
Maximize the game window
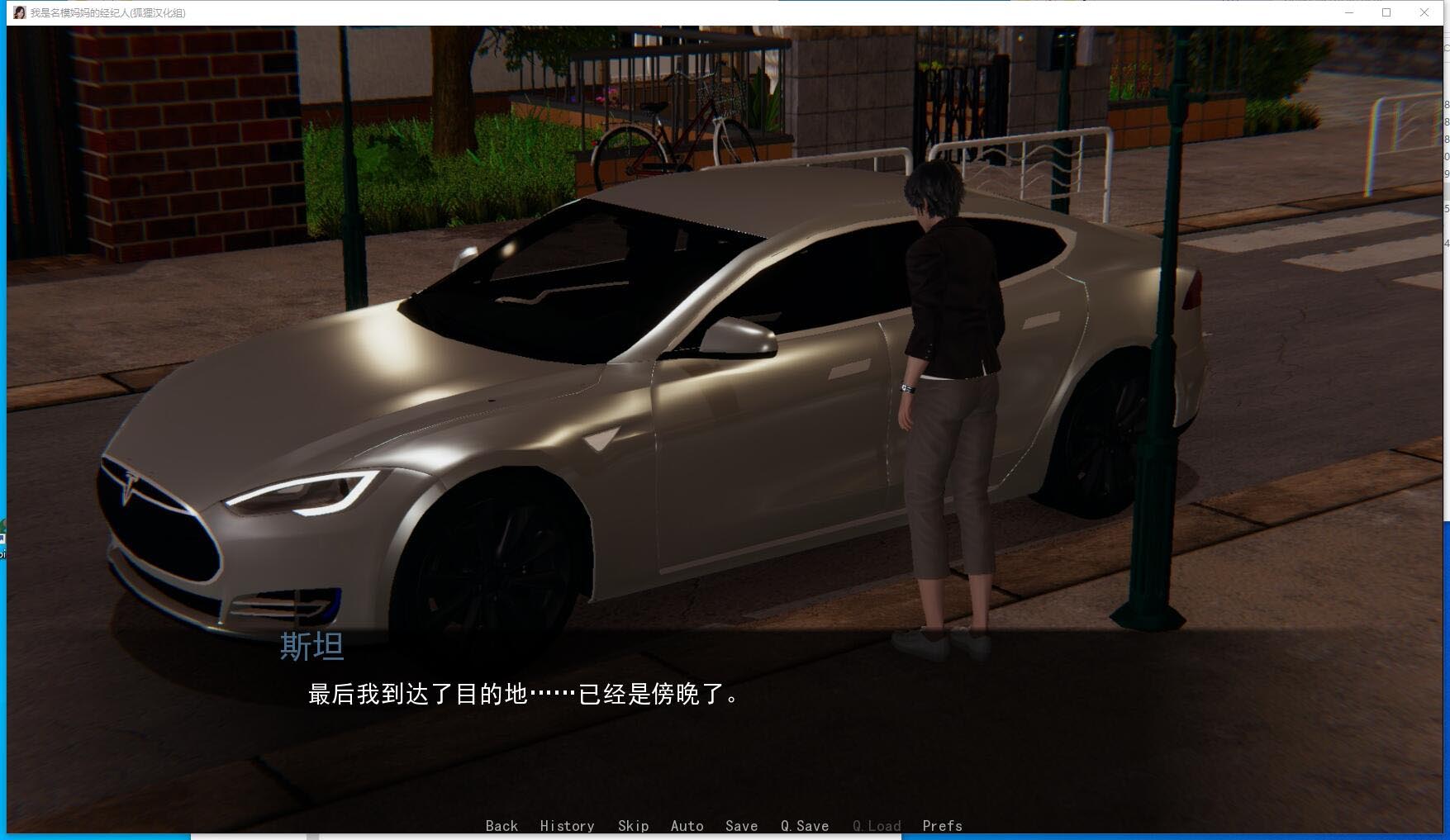[1385, 12]
